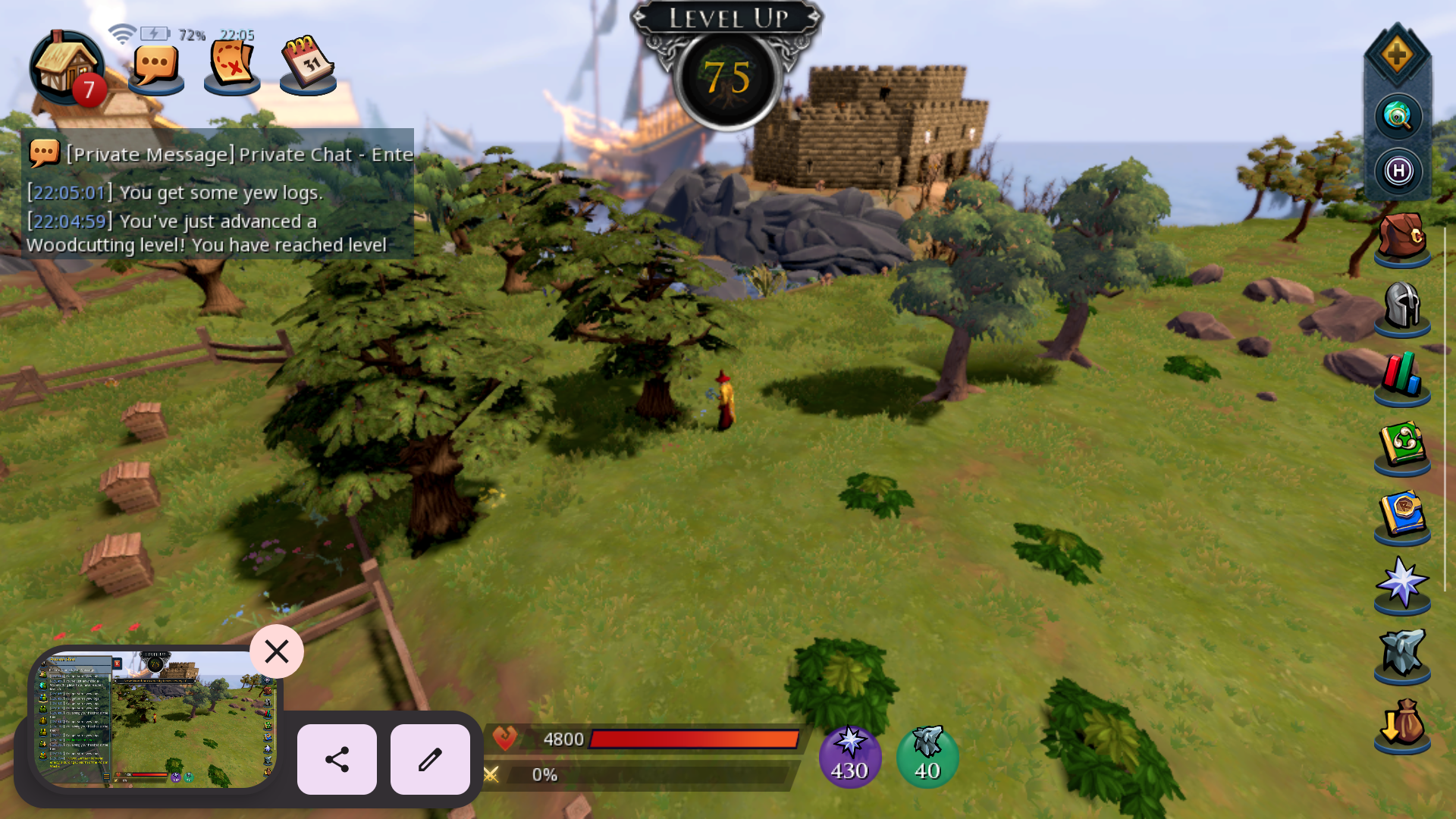Tap the Private Message chat header
The width and height of the screenshot is (1456, 819).
(x=220, y=155)
